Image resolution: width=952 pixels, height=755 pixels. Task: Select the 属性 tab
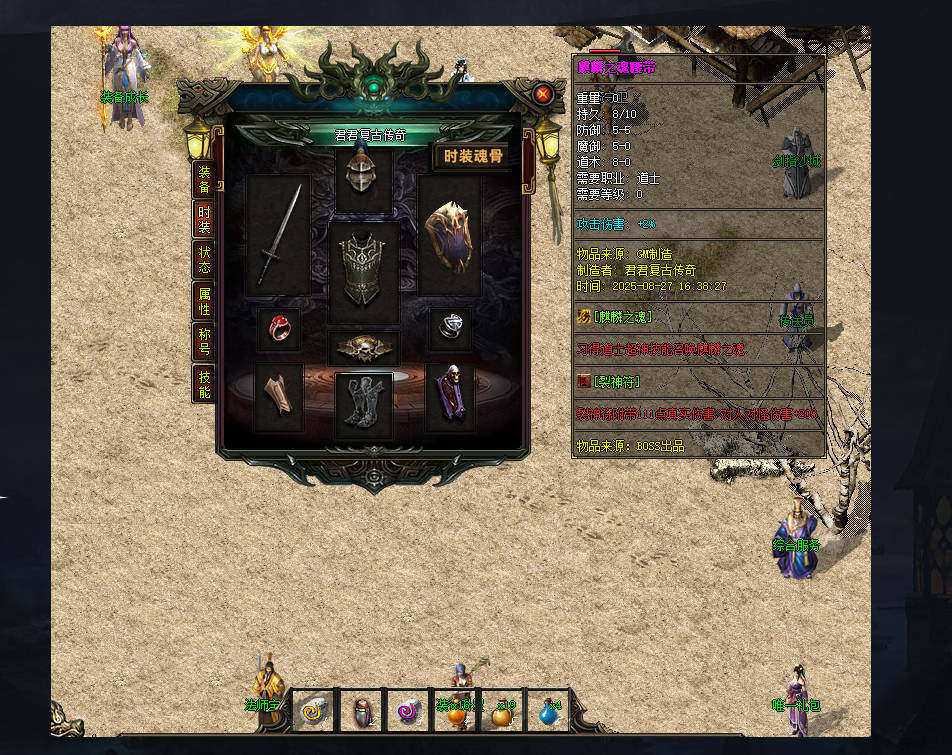pos(204,301)
